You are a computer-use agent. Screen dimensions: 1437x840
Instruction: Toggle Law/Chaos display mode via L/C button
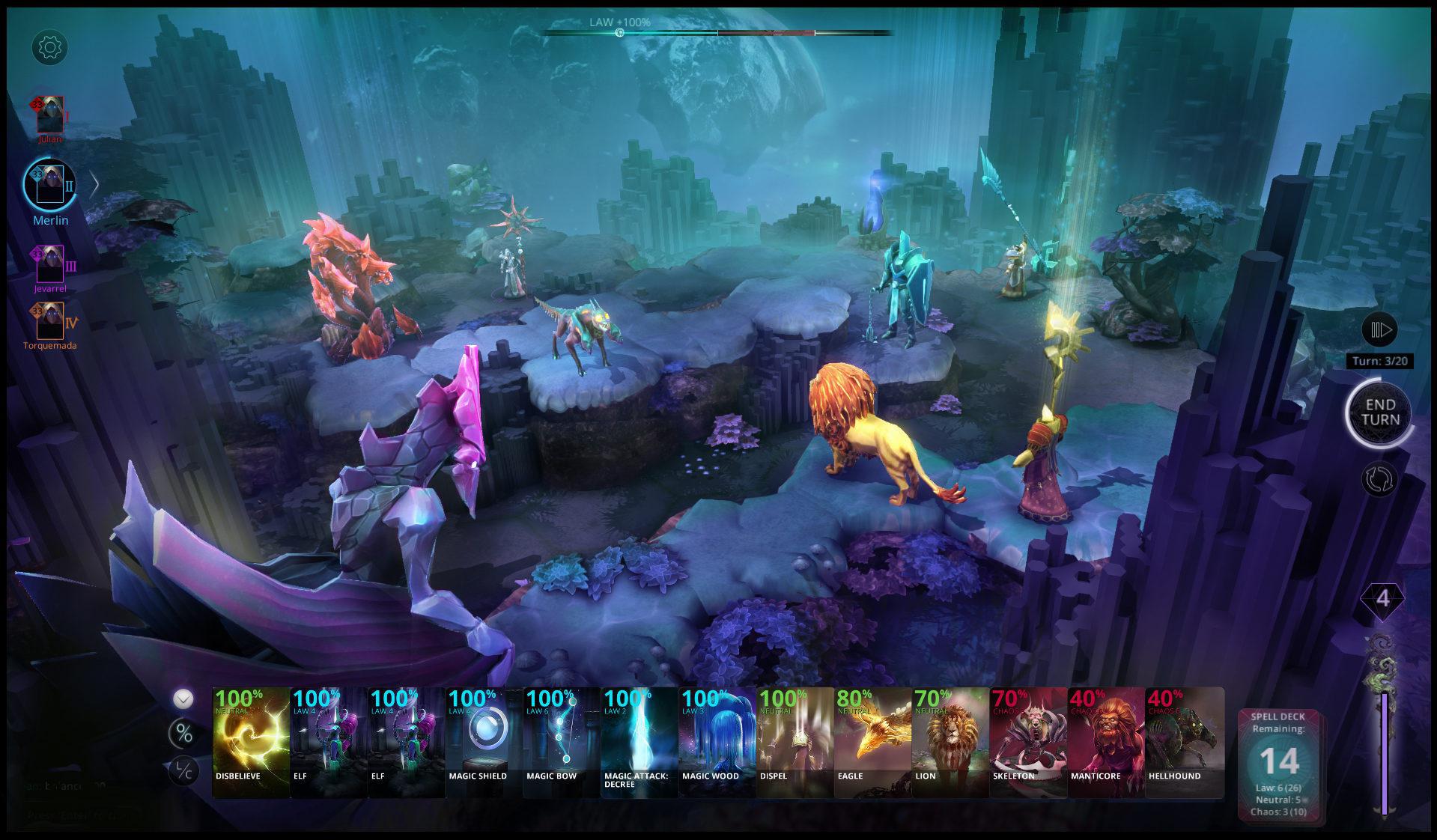182,770
